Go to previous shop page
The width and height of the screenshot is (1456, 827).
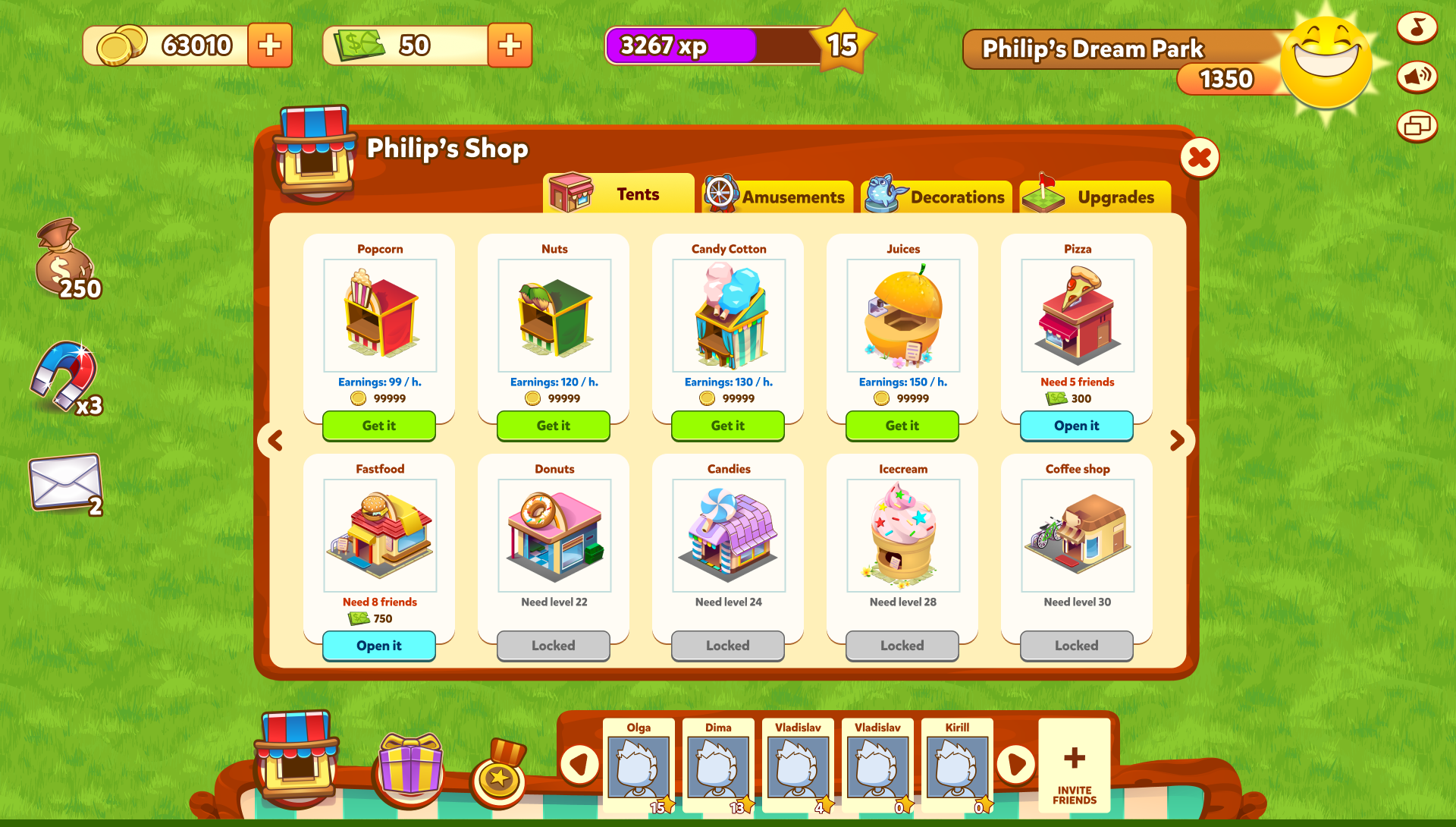[275, 440]
